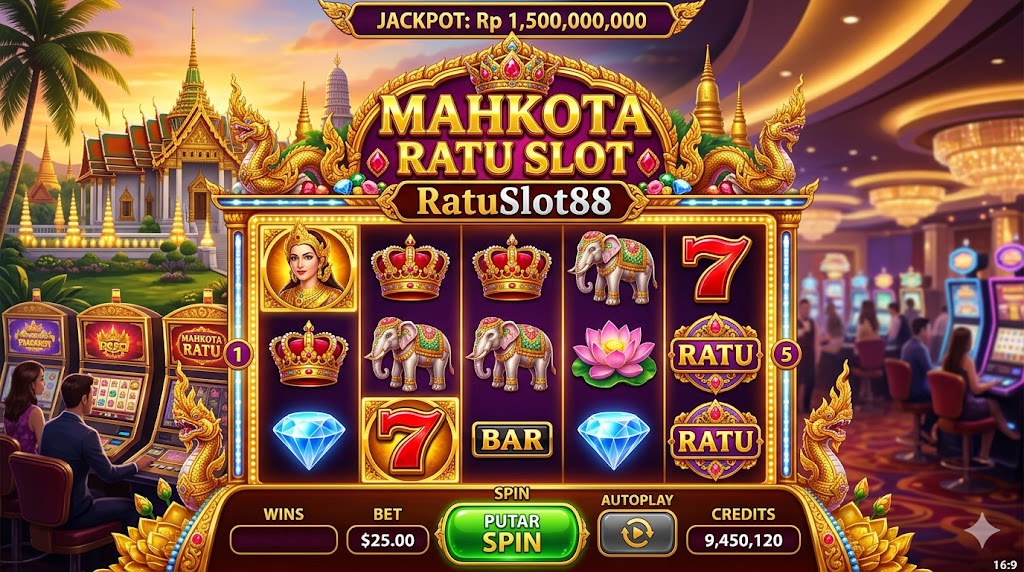Image resolution: width=1024 pixels, height=572 pixels.
Task: Adjust the $25.00 bet field
Action: pyautogui.click(x=387, y=540)
